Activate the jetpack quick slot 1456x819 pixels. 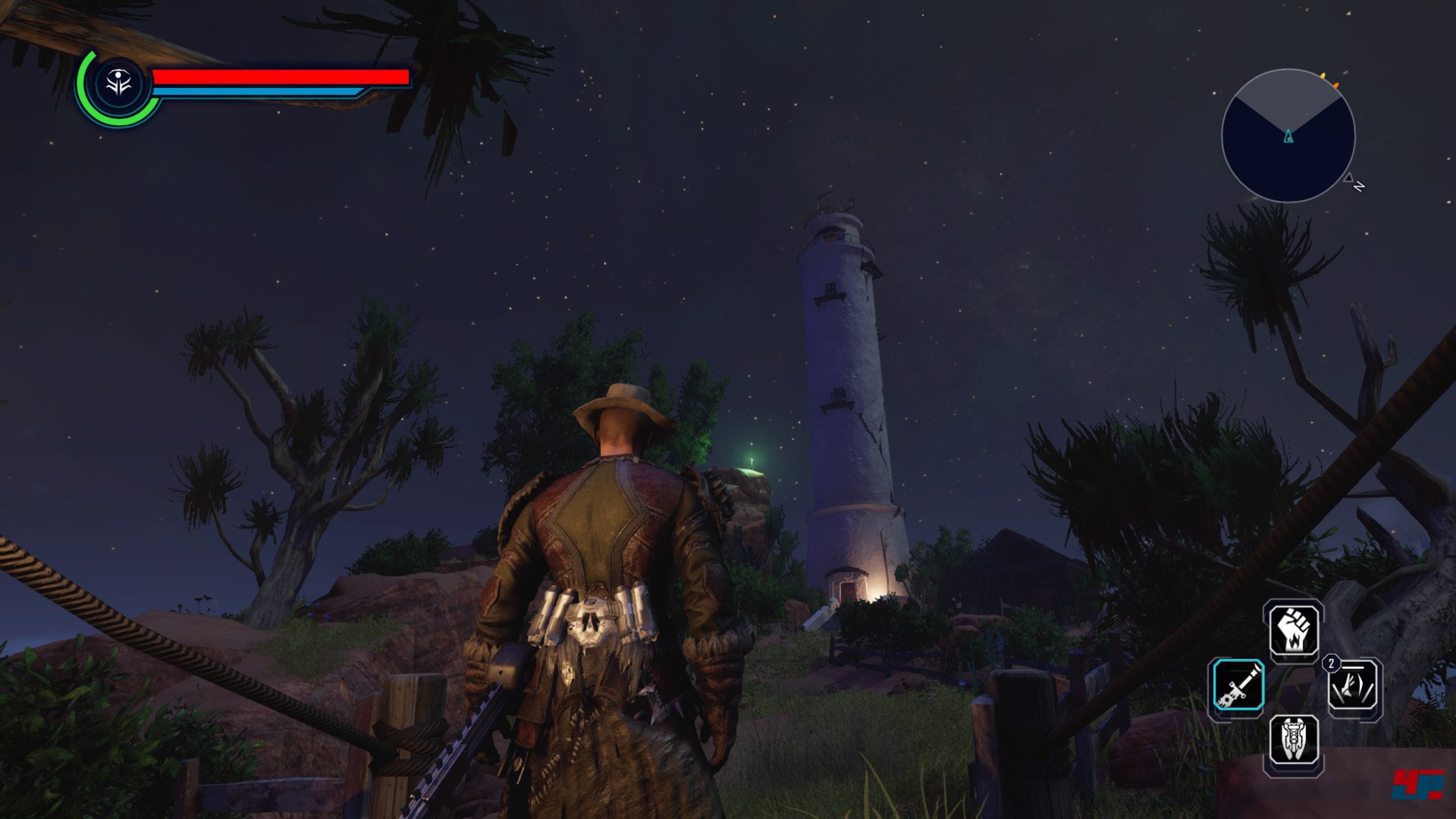[1294, 740]
